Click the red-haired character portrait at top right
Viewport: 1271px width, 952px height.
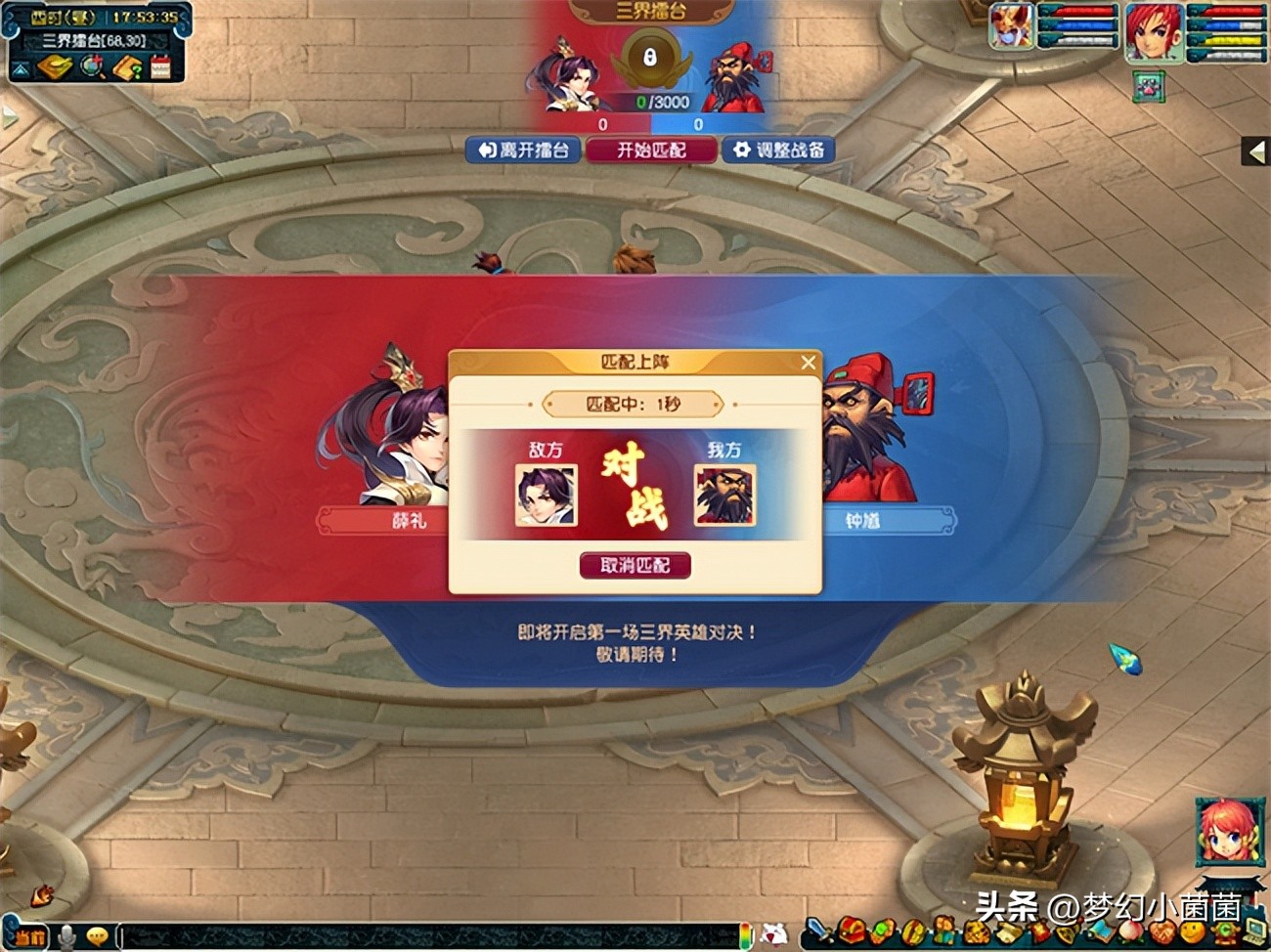pyautogui.click(x=1154, y=31)
